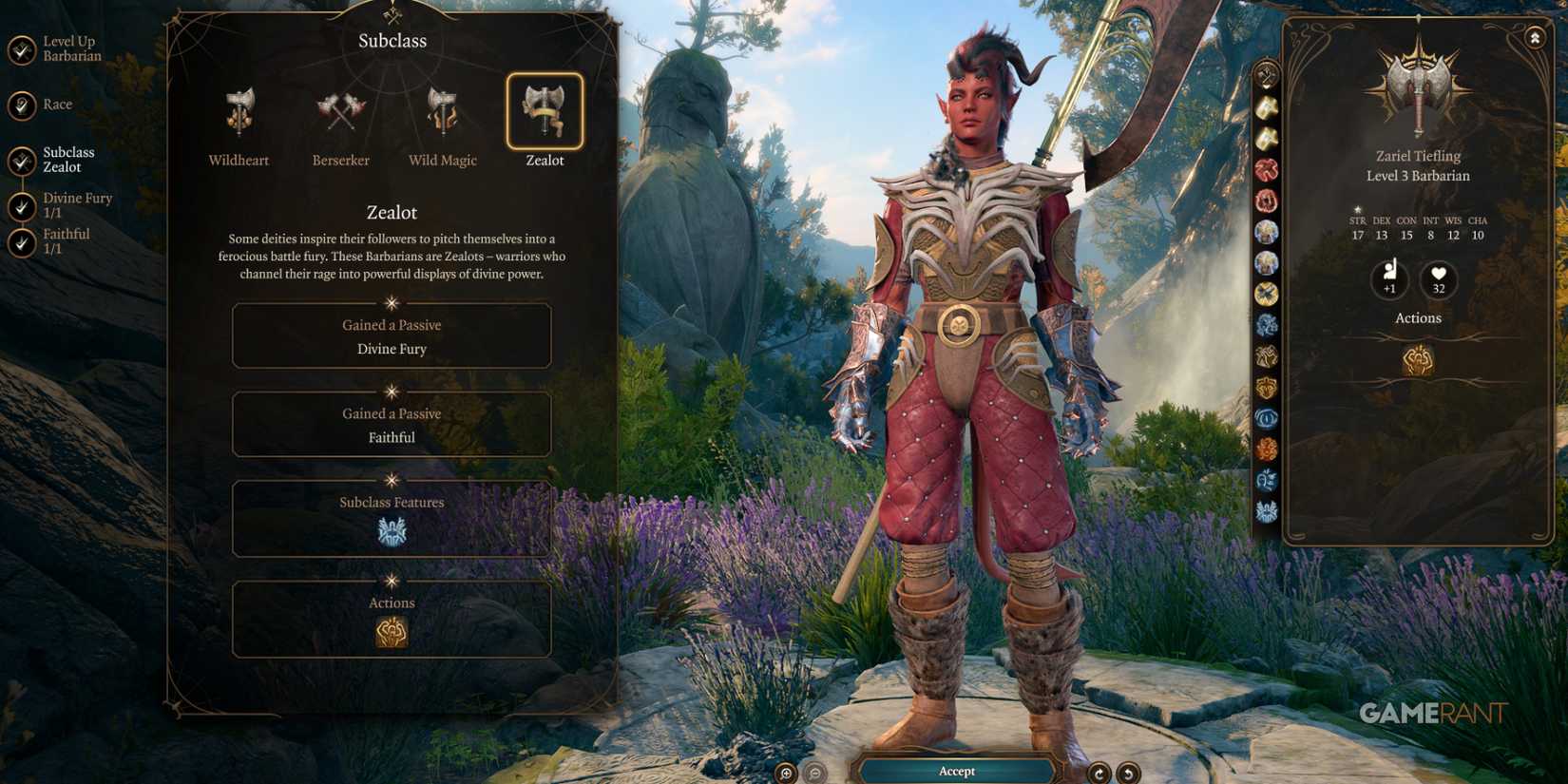Screen dimensions: 1568x784
Task: Choose the Berserker subclass
Action: tap(340, 113)
